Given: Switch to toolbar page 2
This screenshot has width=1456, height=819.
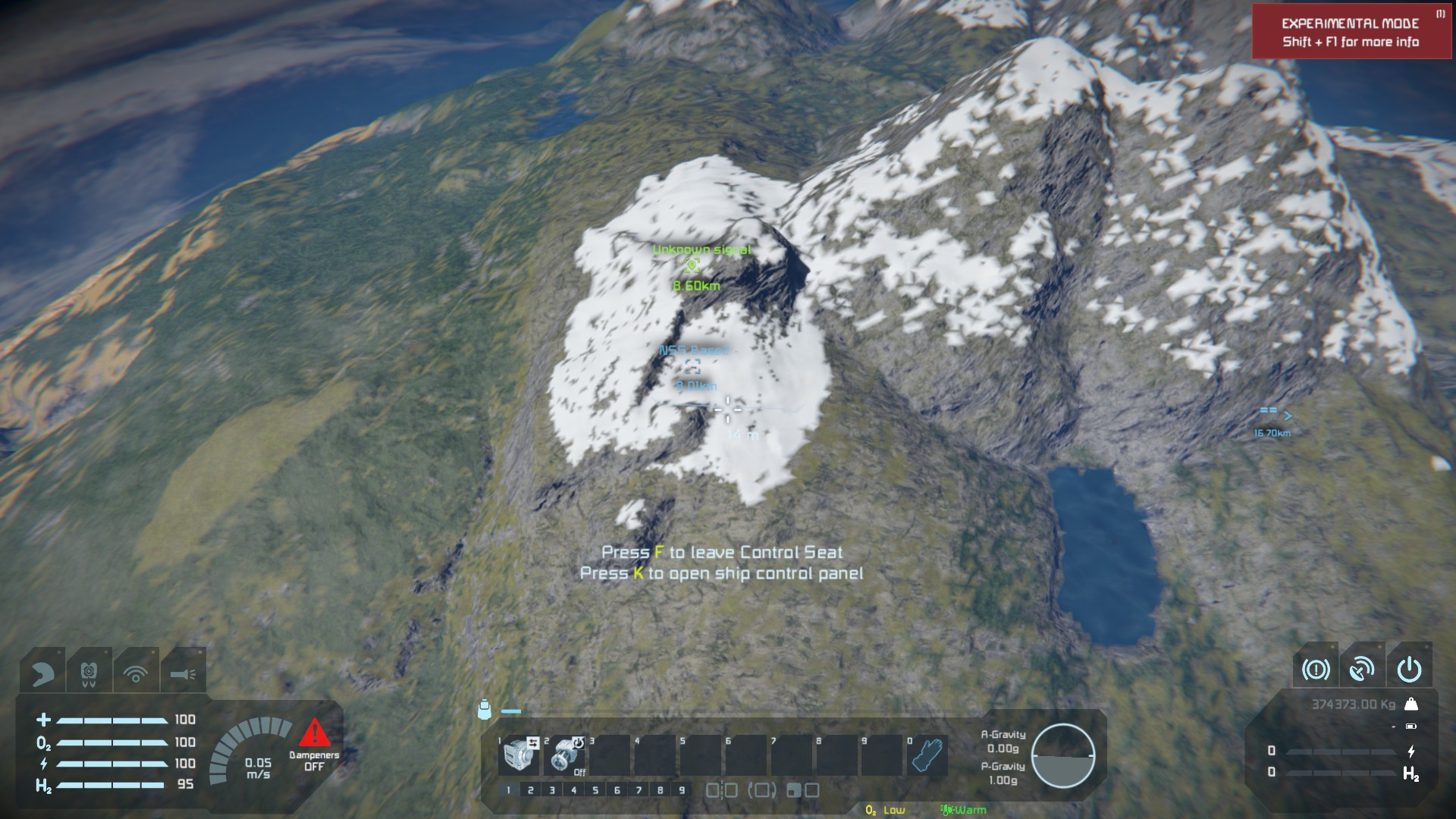Looking at the screenshot, I should pos(530,790).
